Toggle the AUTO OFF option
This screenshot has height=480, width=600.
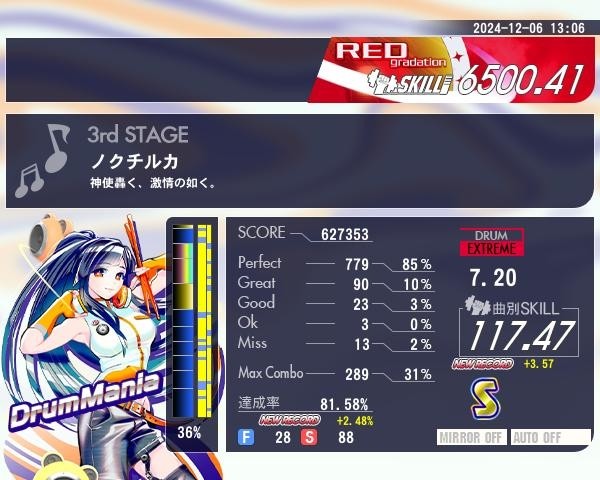549,437
